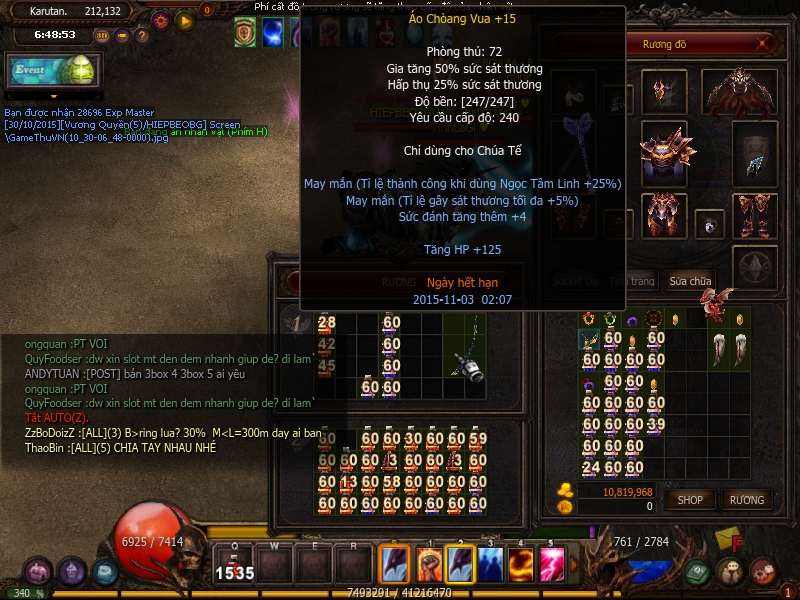Image resolution: width=800 pixels, height=600 pixels.
Task: Open the Event egg banner
Action: (x=54, y=71)
